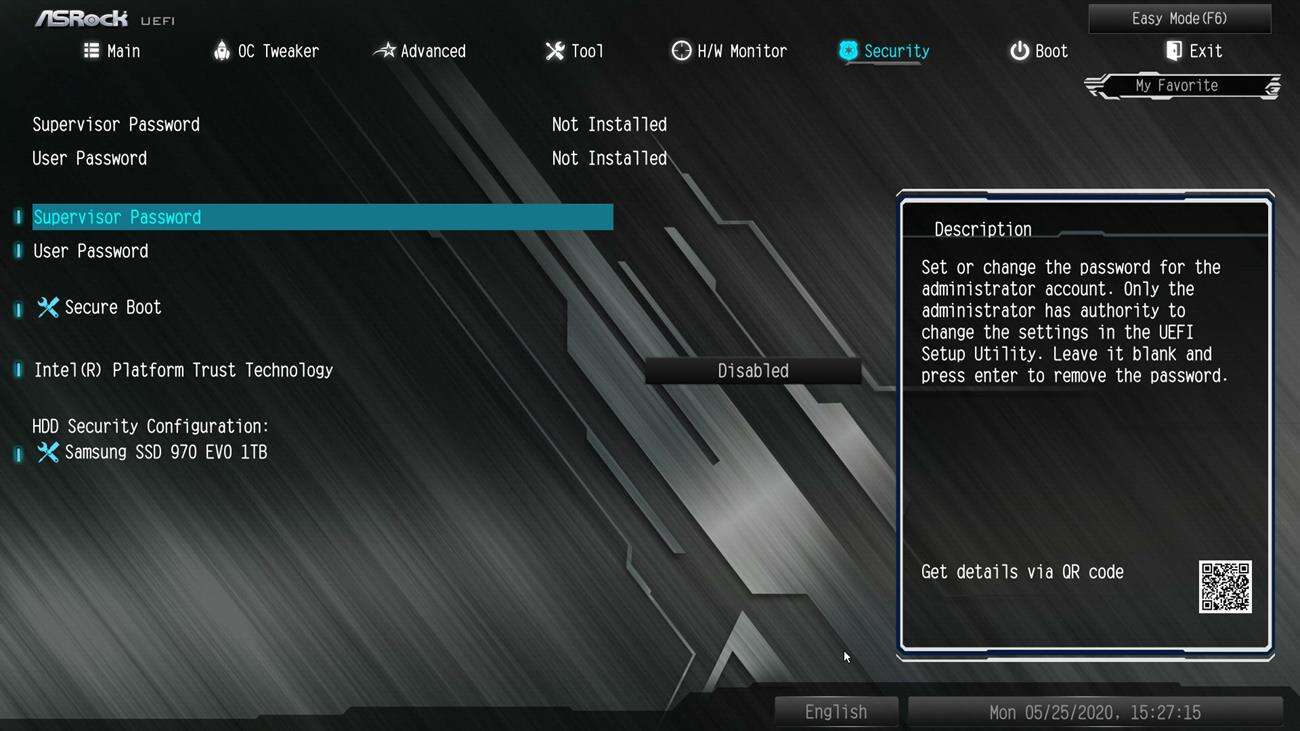Image resolution: width=1300 pixels, height=731 pixels.
Task: Expand the My Favorite panel
Action: click(1180, 85)
